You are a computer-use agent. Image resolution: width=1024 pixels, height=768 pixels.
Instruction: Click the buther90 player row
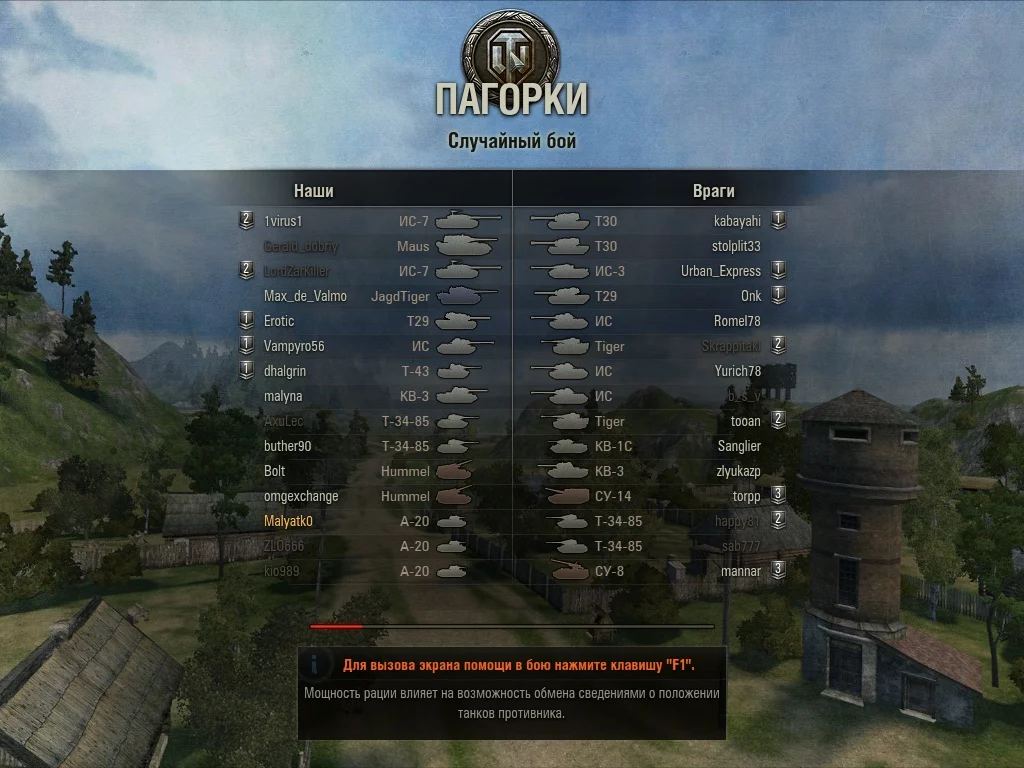click(x=288, y=446)
